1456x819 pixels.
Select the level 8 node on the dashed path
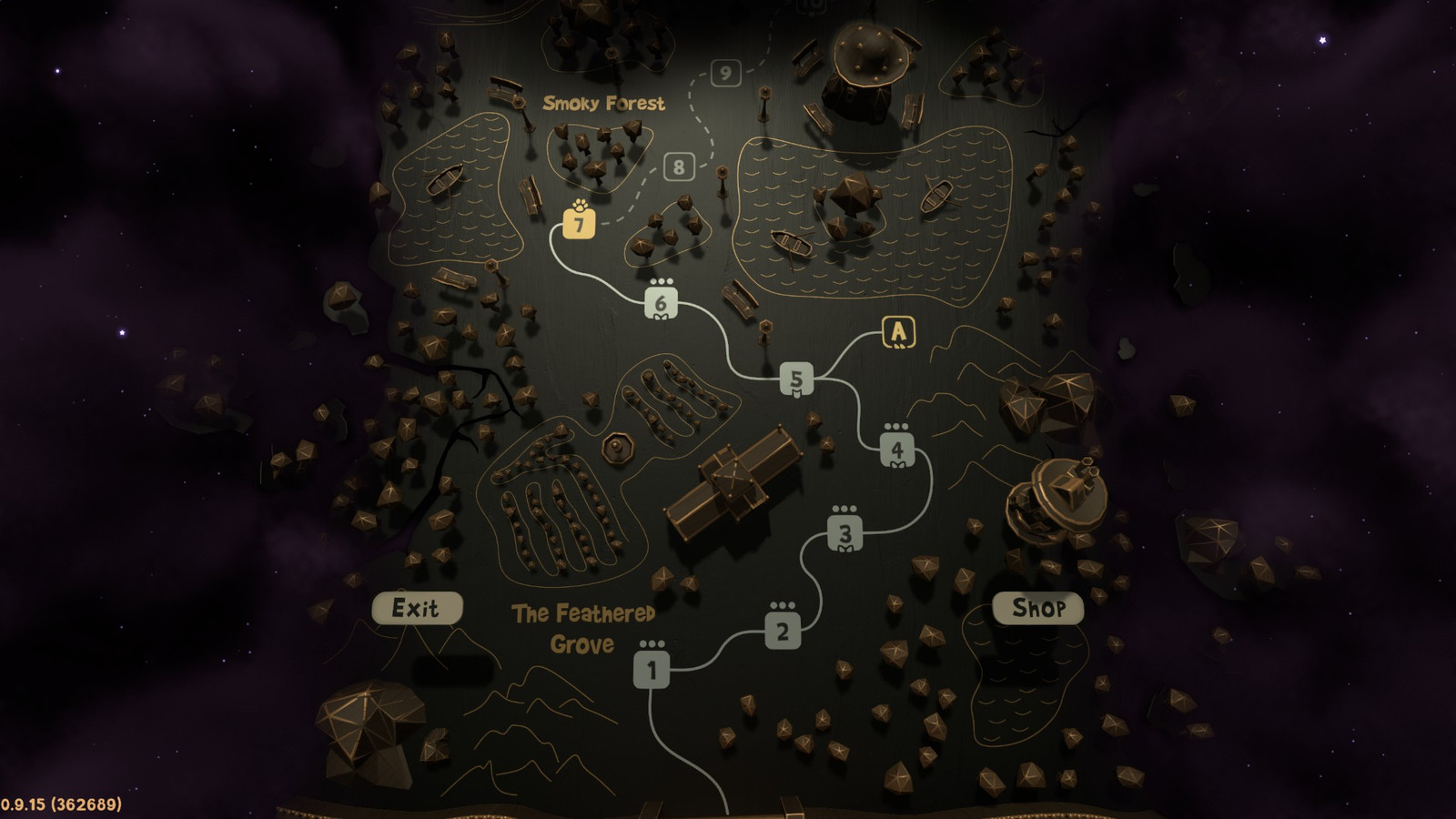pyautogui.click(x=677, y=167)
